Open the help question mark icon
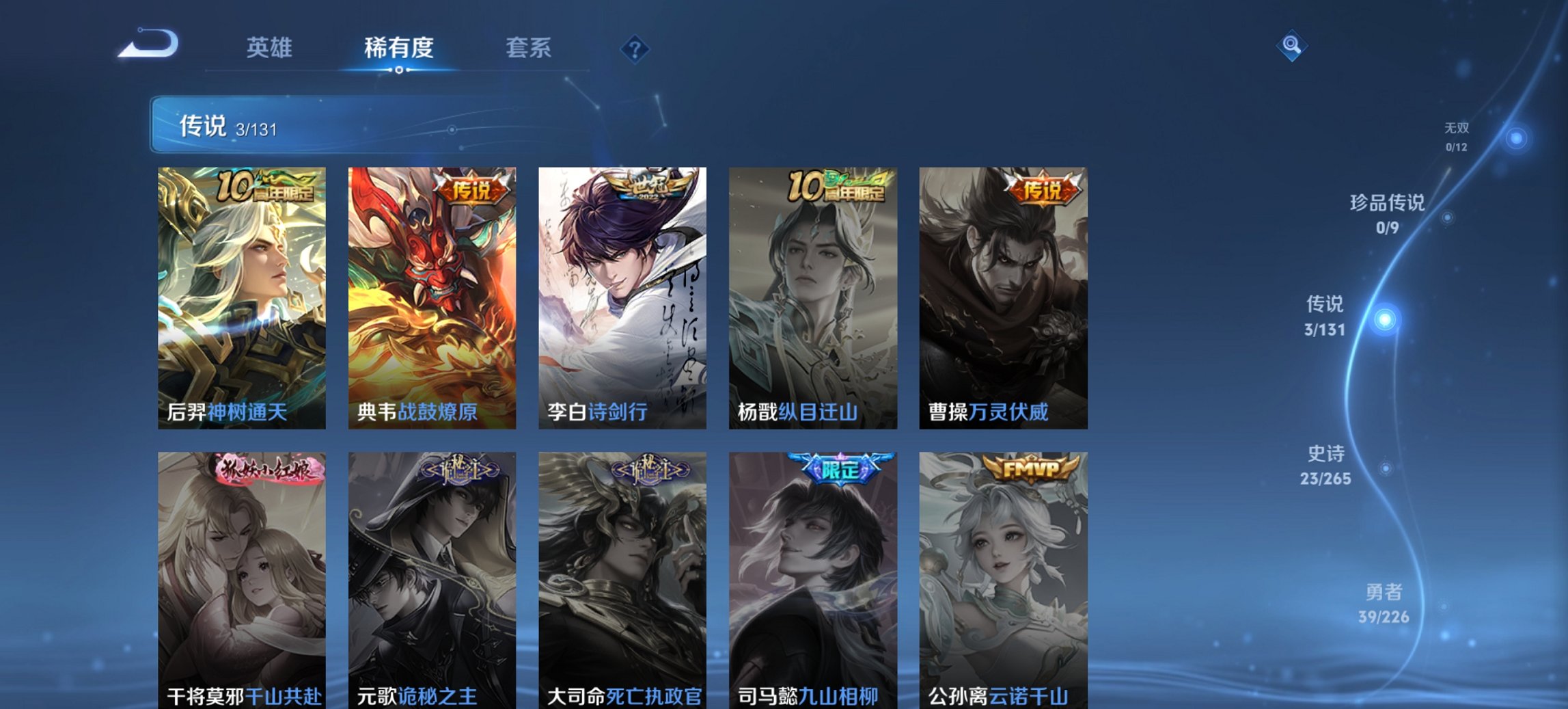 pyautogui.click(x=635, y=48)
